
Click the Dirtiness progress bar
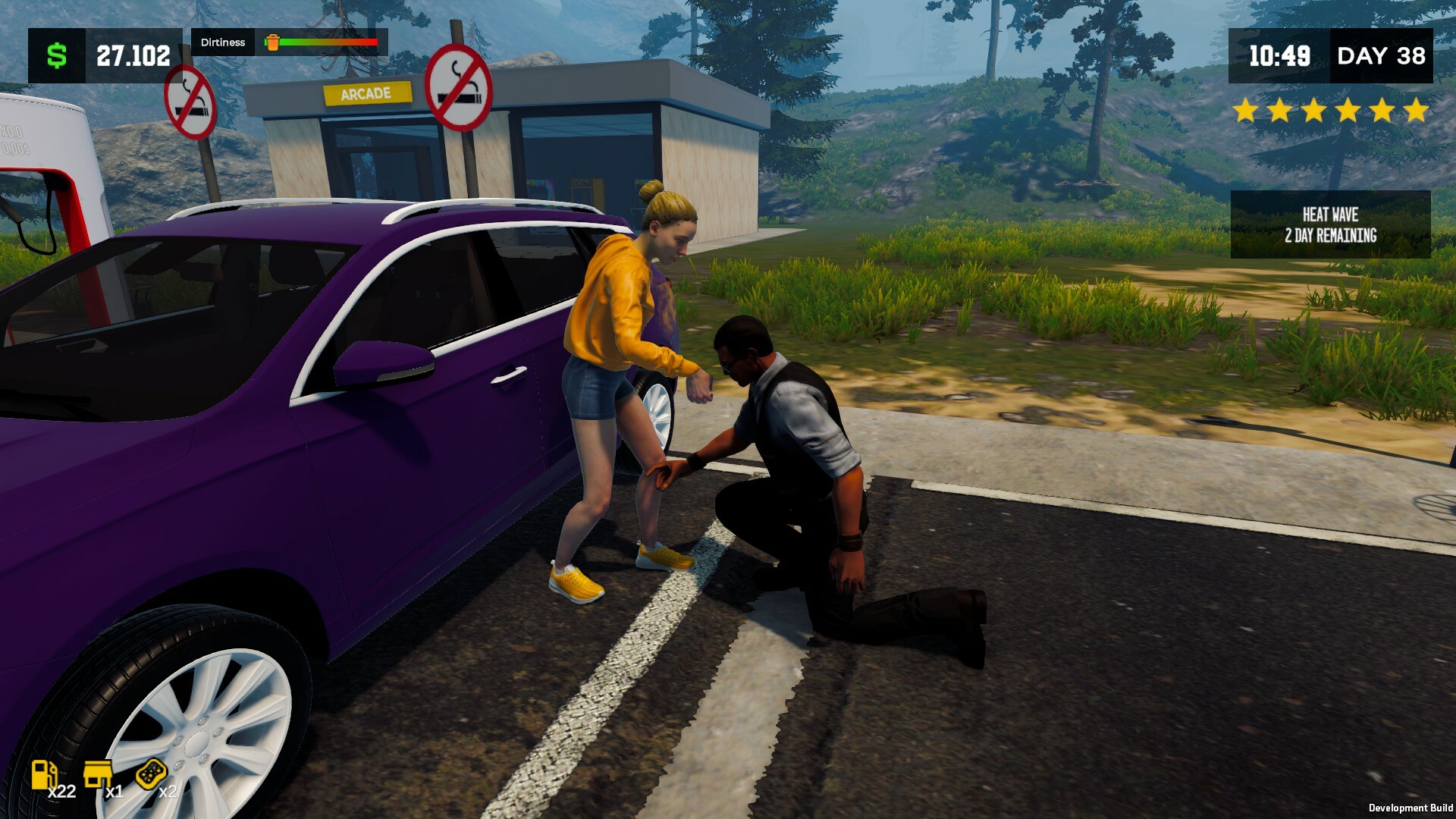point(328,43)
